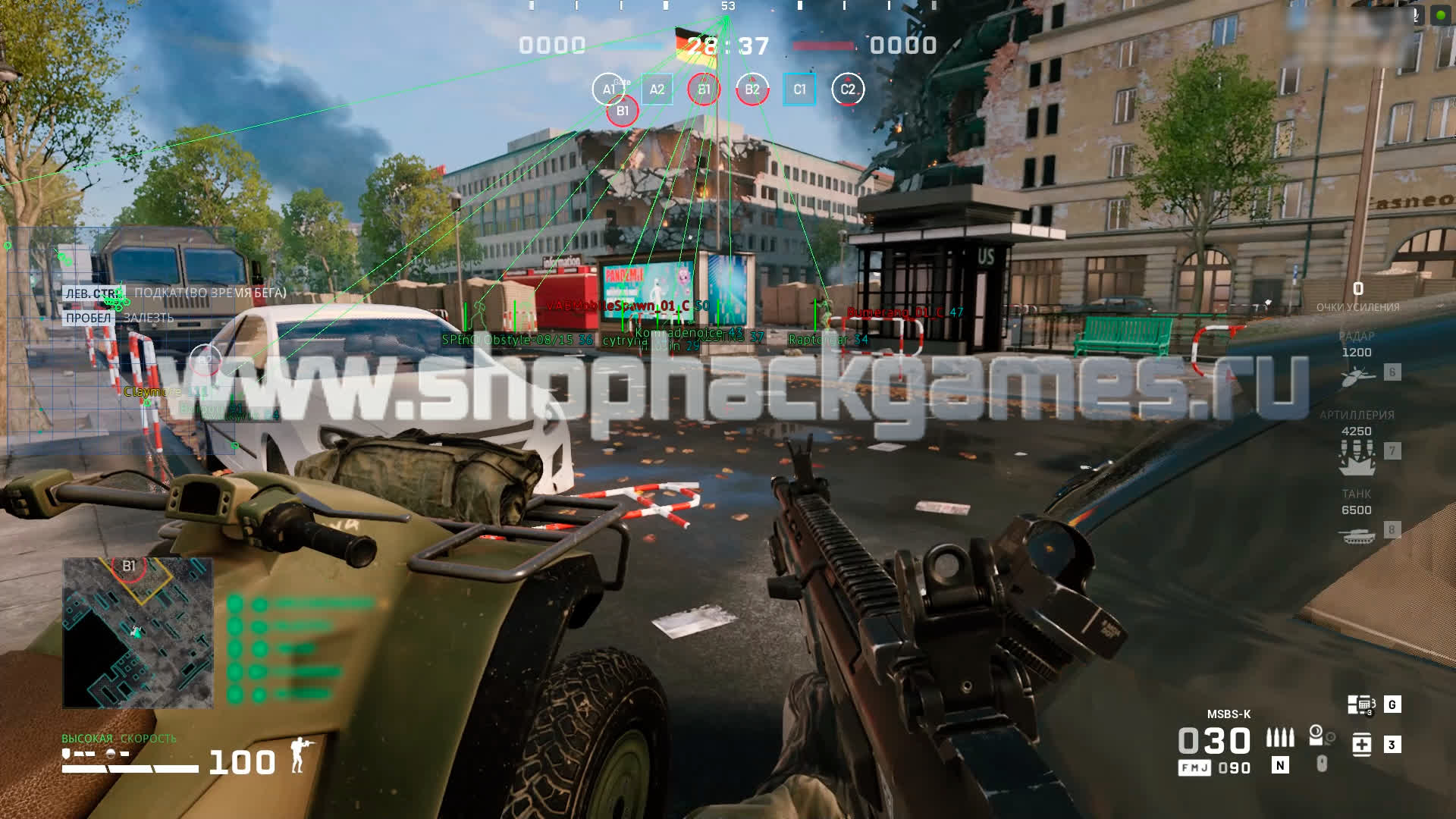This screenshot has height=819, width=1456.
Task: Click the FMJ ammo type indicator
Action: [1194, 768]
